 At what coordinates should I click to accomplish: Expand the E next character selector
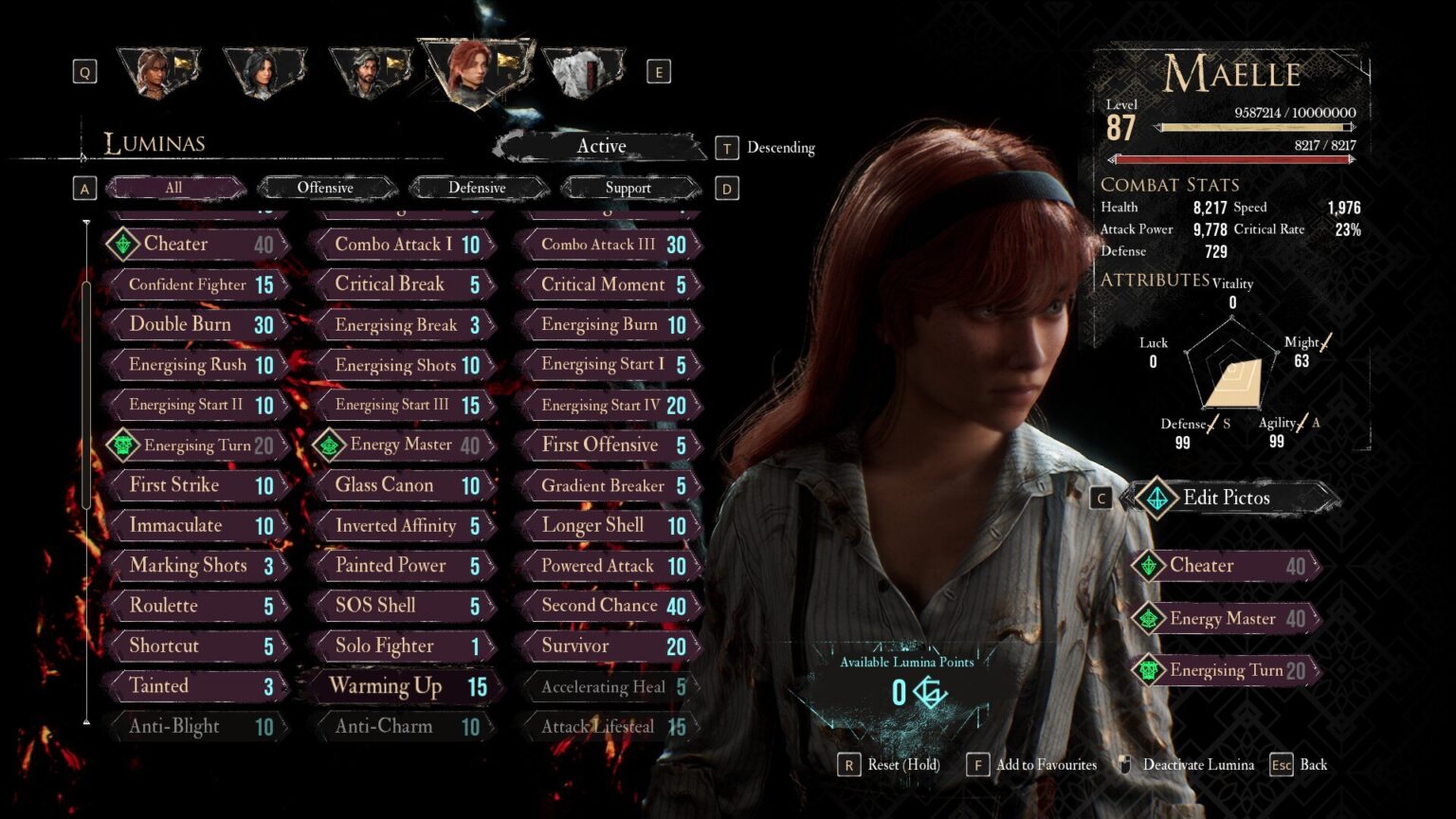pyautogui.click(x=659, y=70)
